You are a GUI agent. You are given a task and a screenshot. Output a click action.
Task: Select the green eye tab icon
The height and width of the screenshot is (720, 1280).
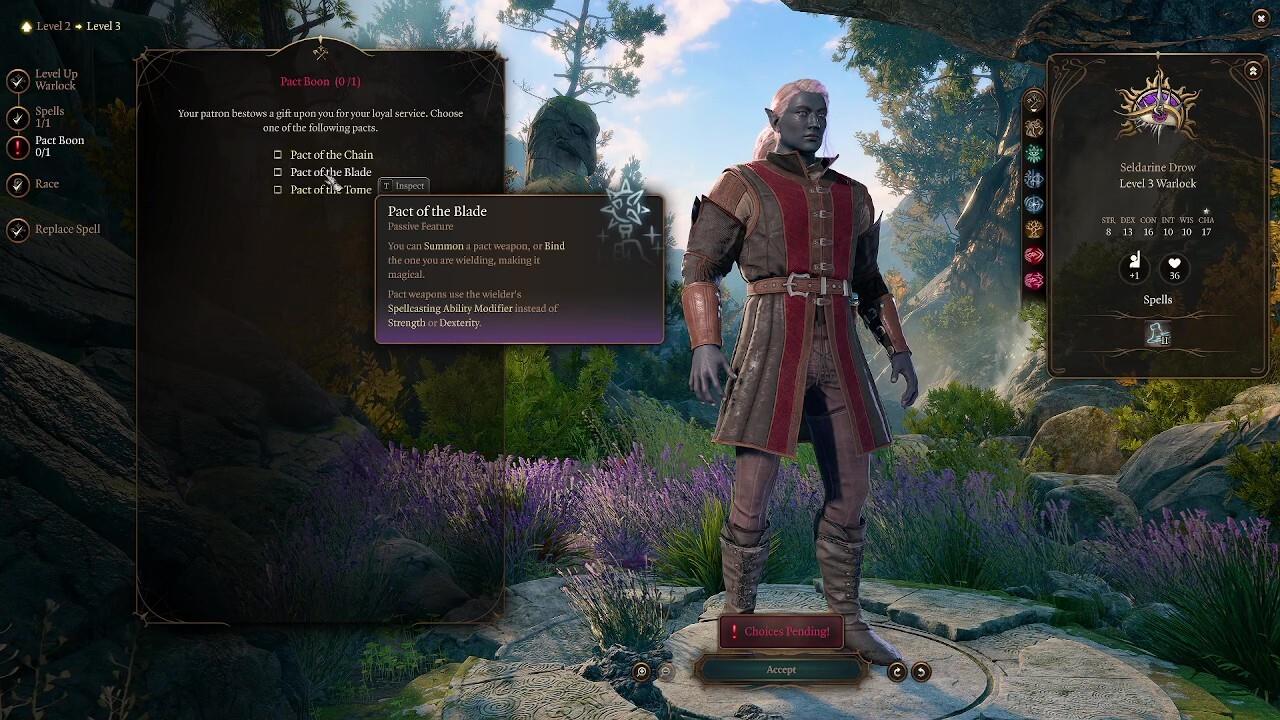tap(1034, 153)
